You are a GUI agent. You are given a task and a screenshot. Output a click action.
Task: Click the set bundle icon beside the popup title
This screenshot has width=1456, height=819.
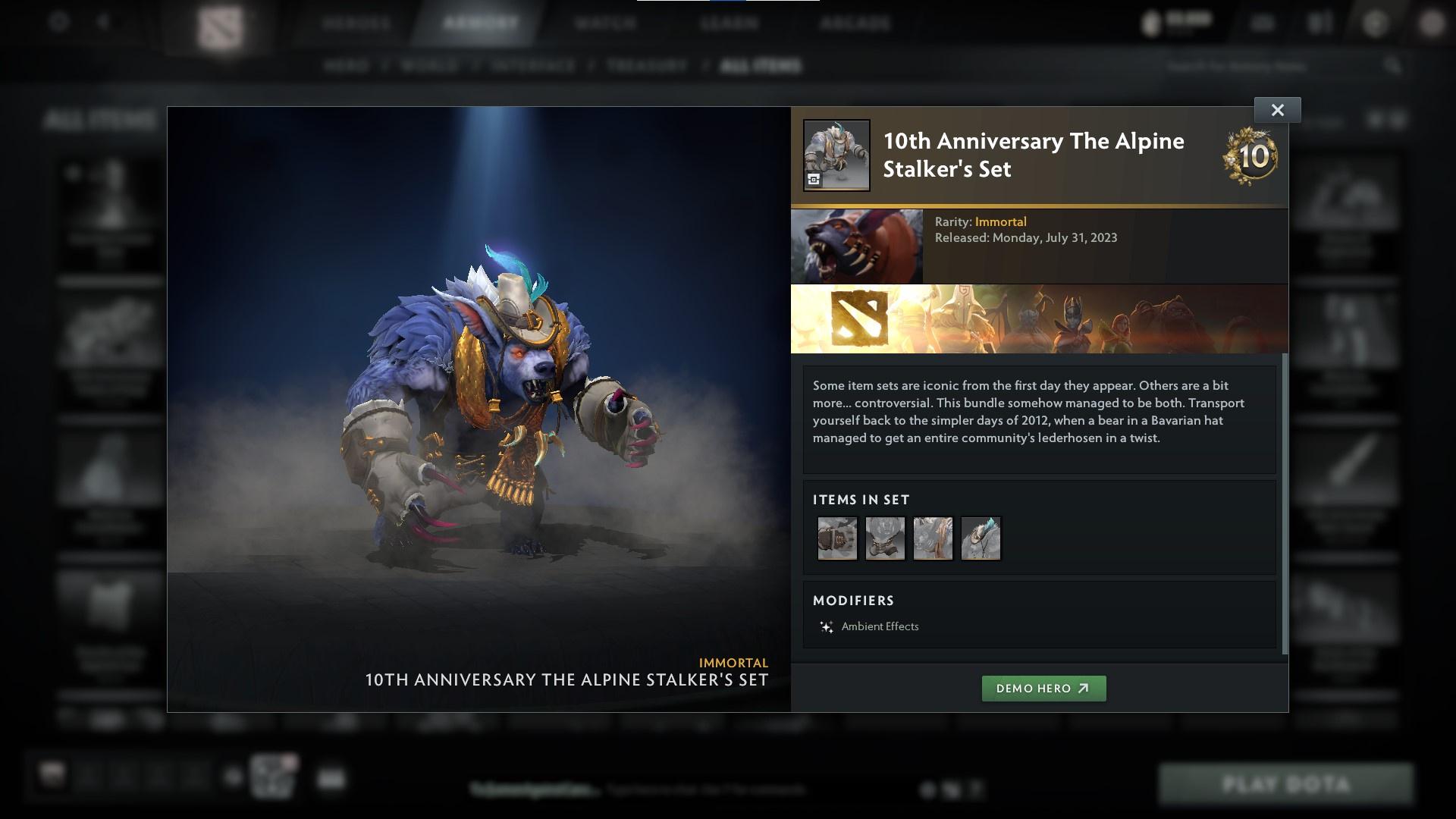click(836, 155)
